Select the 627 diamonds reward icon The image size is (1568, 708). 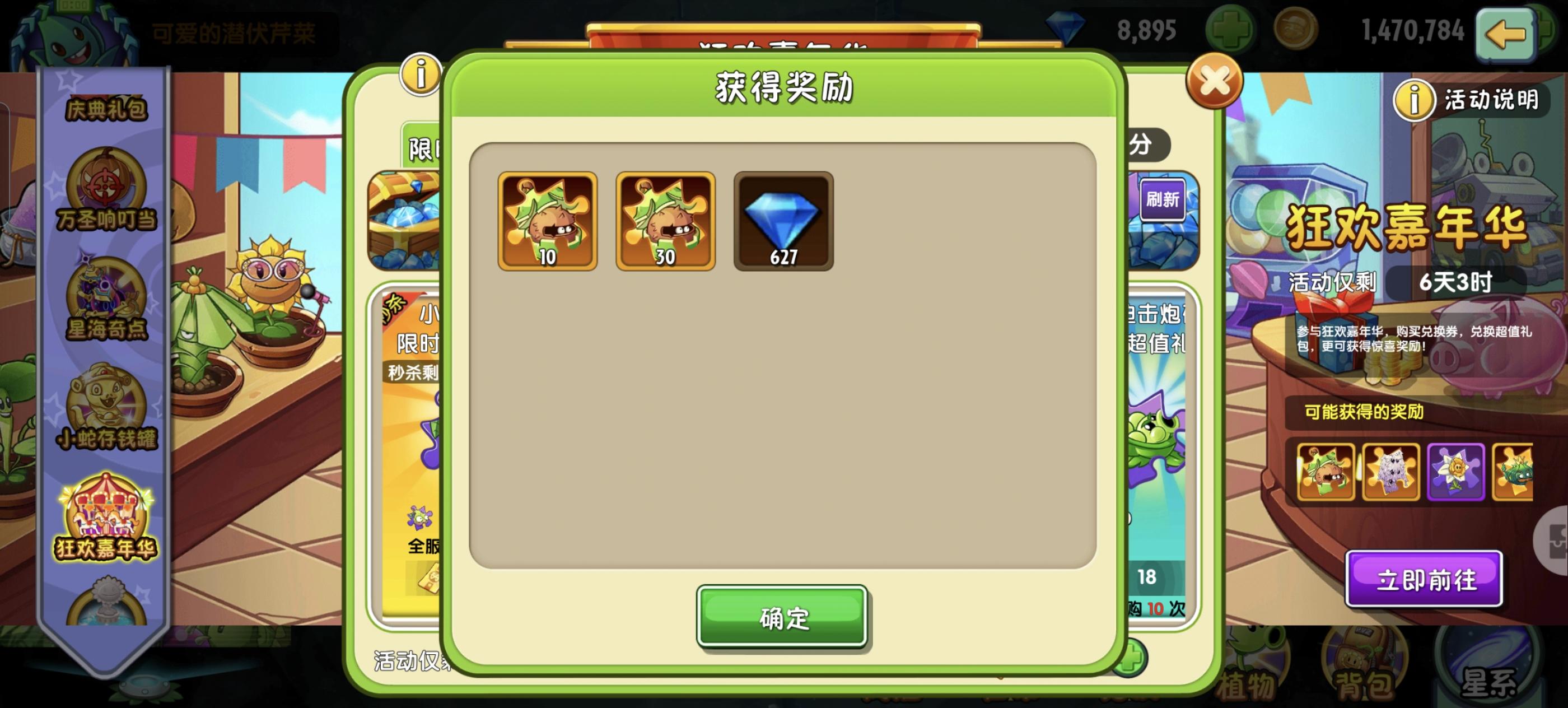click(x=783, y=221)
